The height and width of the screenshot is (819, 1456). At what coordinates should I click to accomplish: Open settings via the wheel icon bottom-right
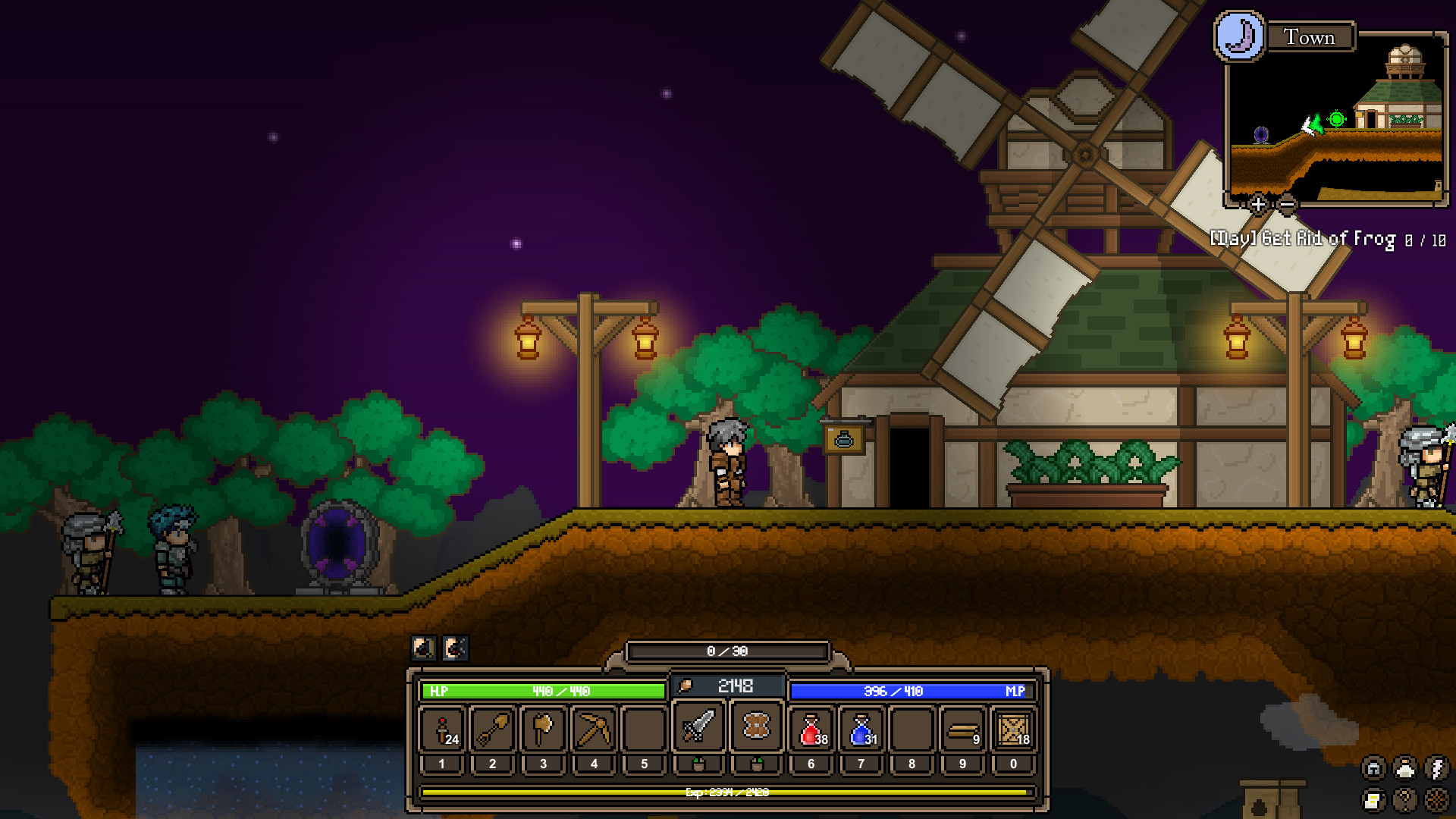(x=1436, y=800)
